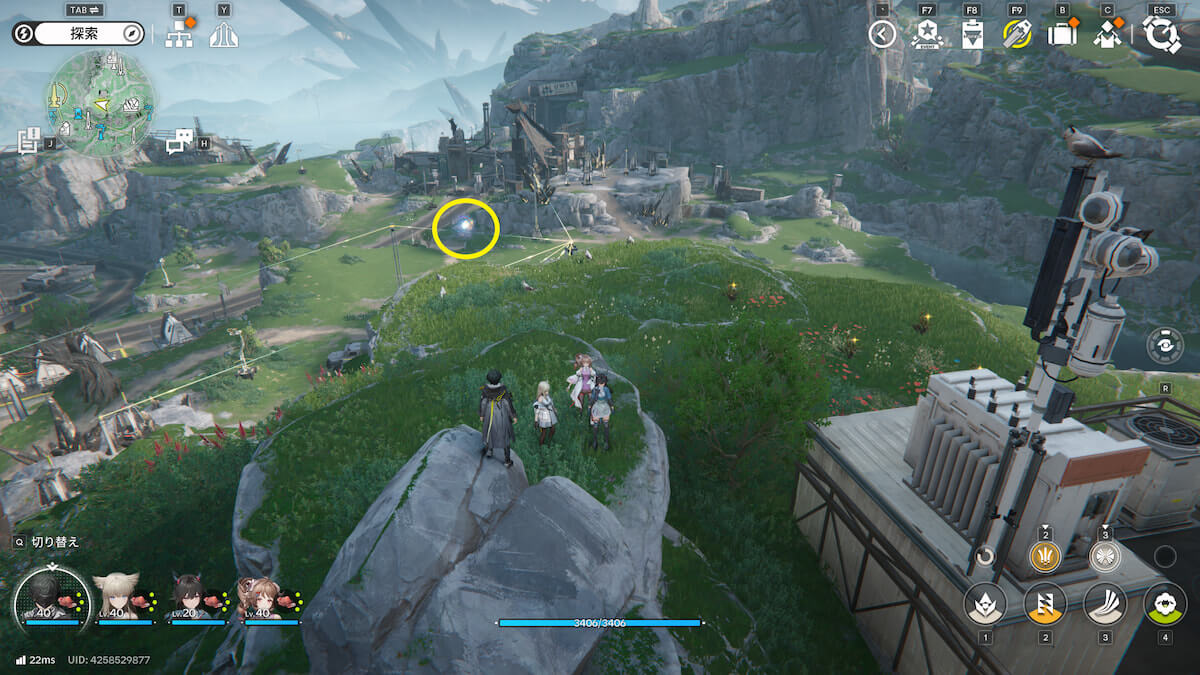Screen dimensions: 1200x675
Task: Activate the orange-highlighted skill in slot 2
Action: [x=1045, y=604]
